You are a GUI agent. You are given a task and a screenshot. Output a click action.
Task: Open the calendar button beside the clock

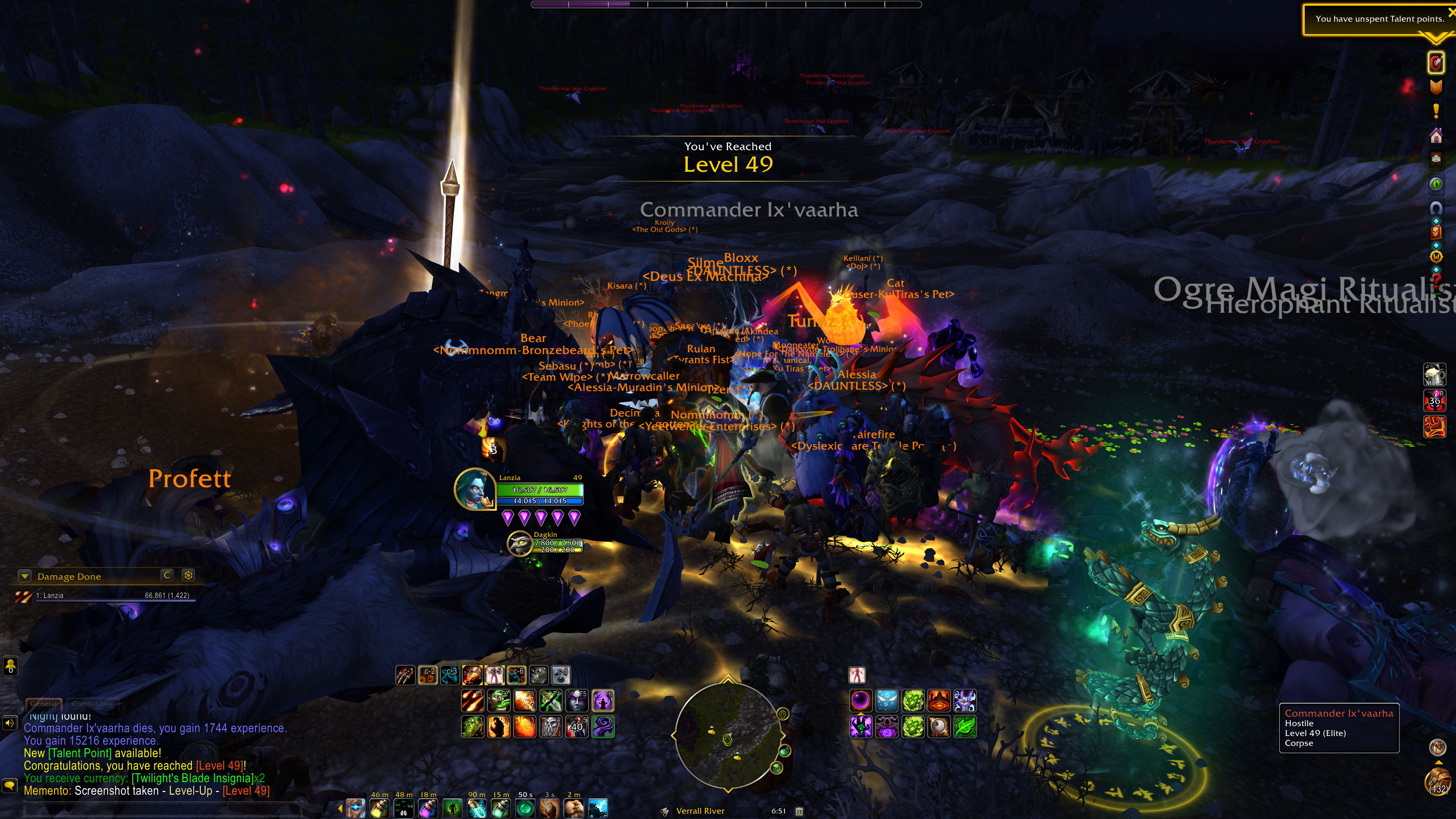pyautogui.click(x=799, y=811)
